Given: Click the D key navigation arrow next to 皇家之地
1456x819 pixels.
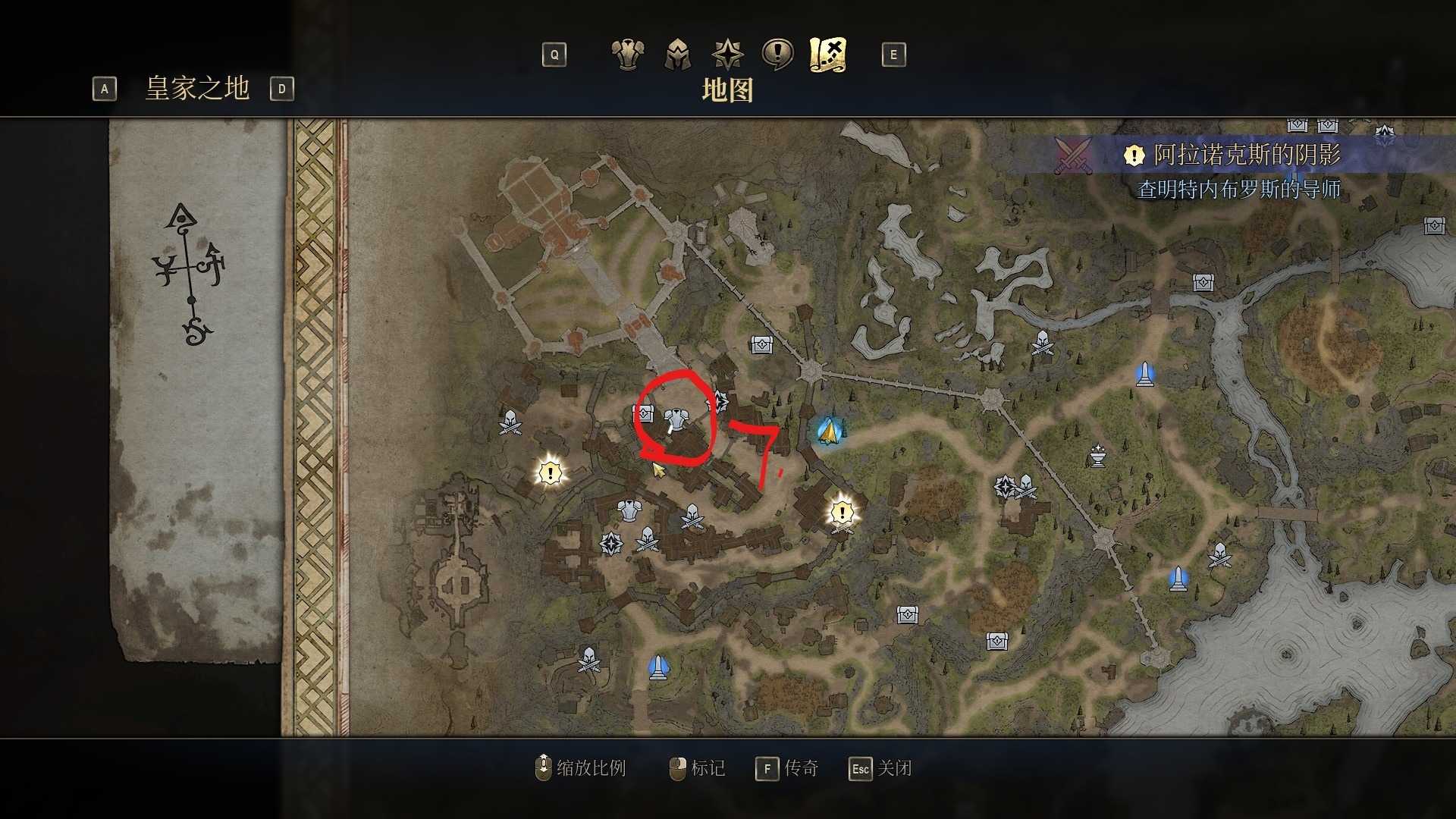Looking at the screenshot, I should (x=282, y=89).
